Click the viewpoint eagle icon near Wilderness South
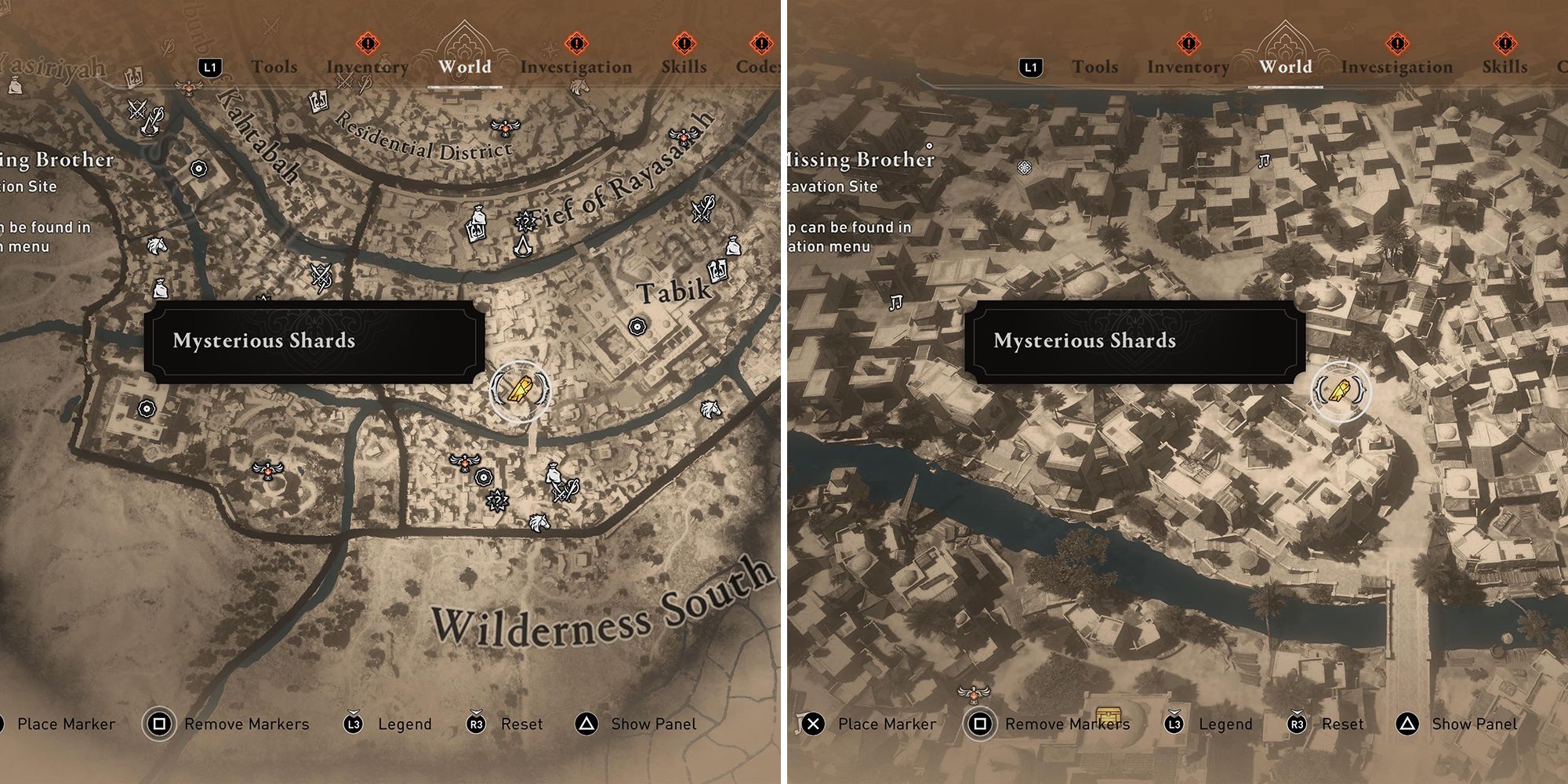This screenshot has width=1568, height=784. click(x=464, y=463)
